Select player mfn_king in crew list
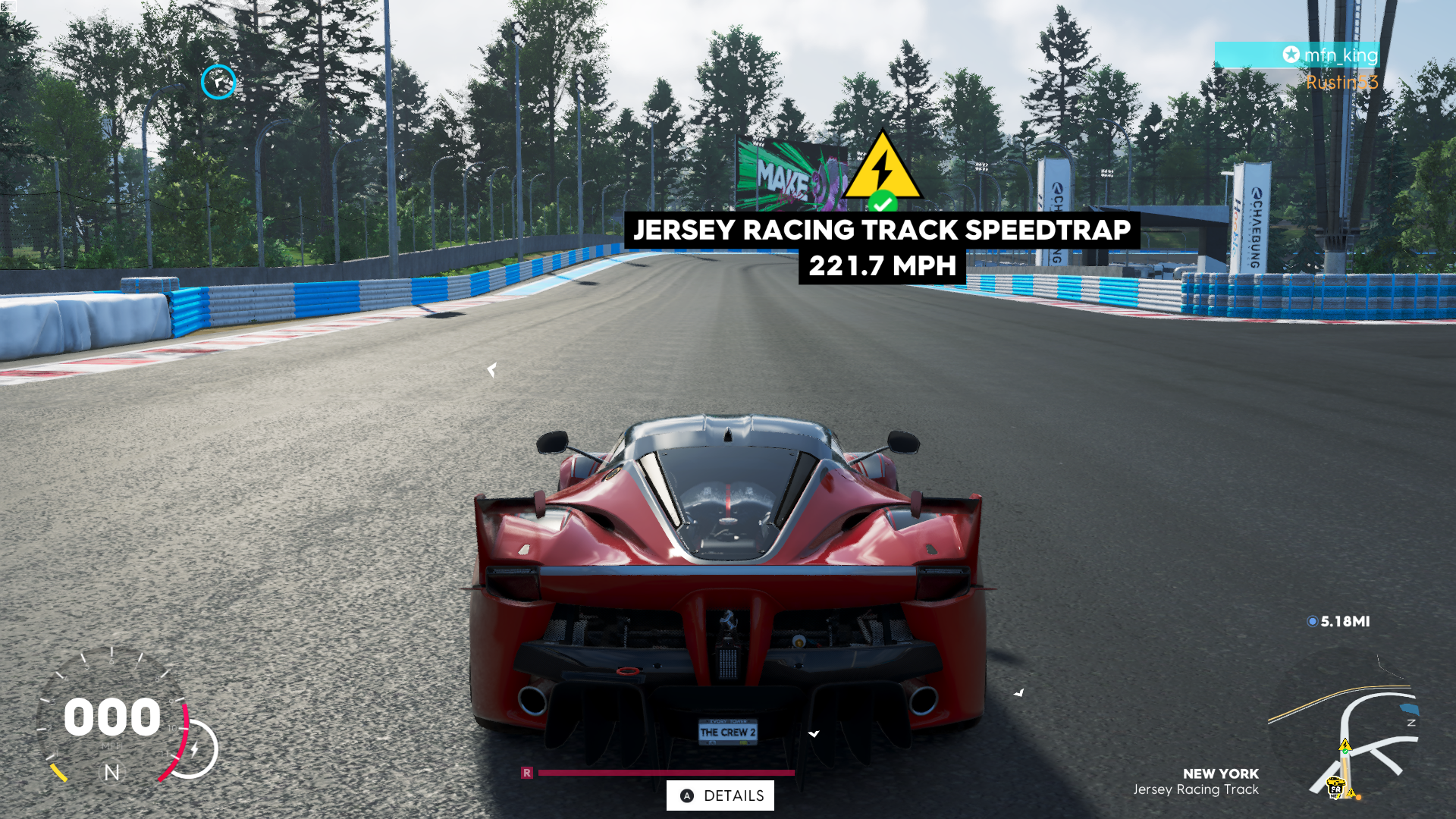The image size is (1456, 819). point(1331,55)
